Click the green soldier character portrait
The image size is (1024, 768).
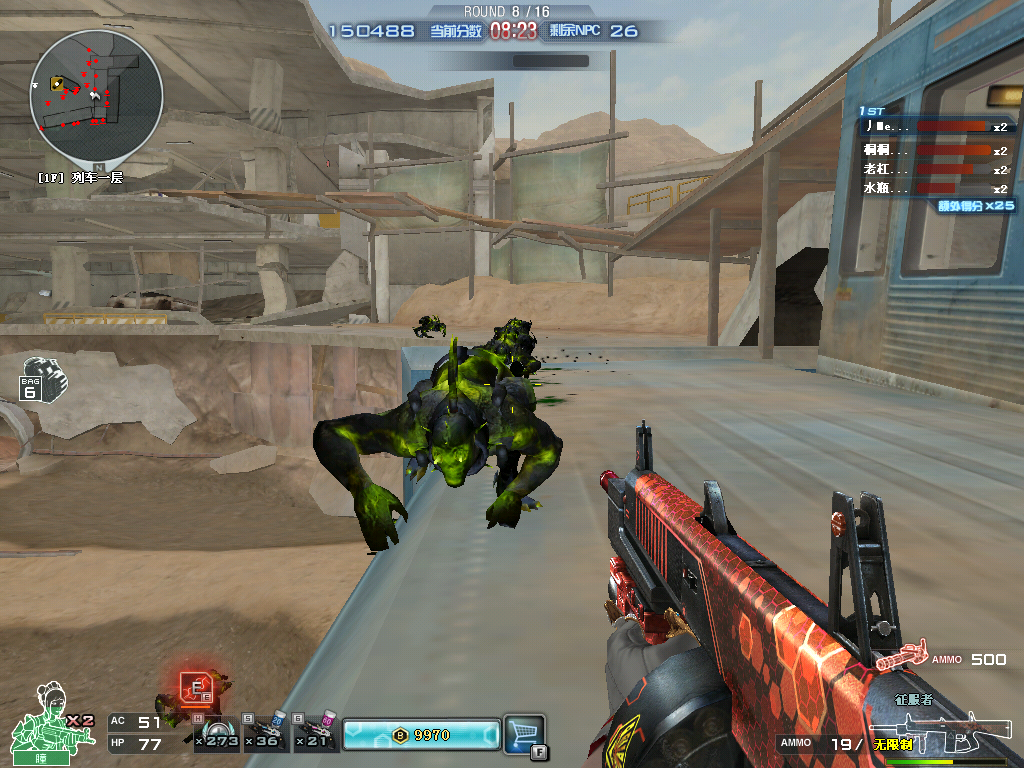[x=40, y=720]
